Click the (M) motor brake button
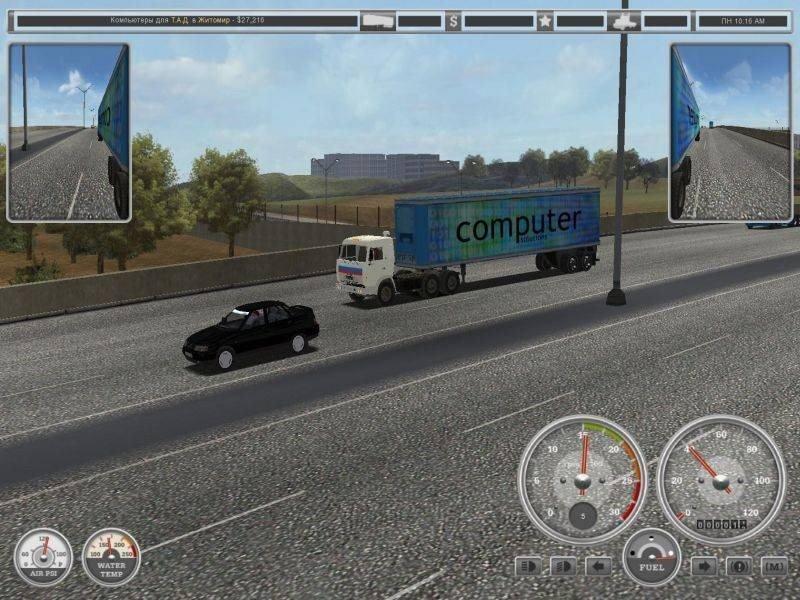Image resolution: width=800 pixels, height=600 pixels. click(774, 566)
